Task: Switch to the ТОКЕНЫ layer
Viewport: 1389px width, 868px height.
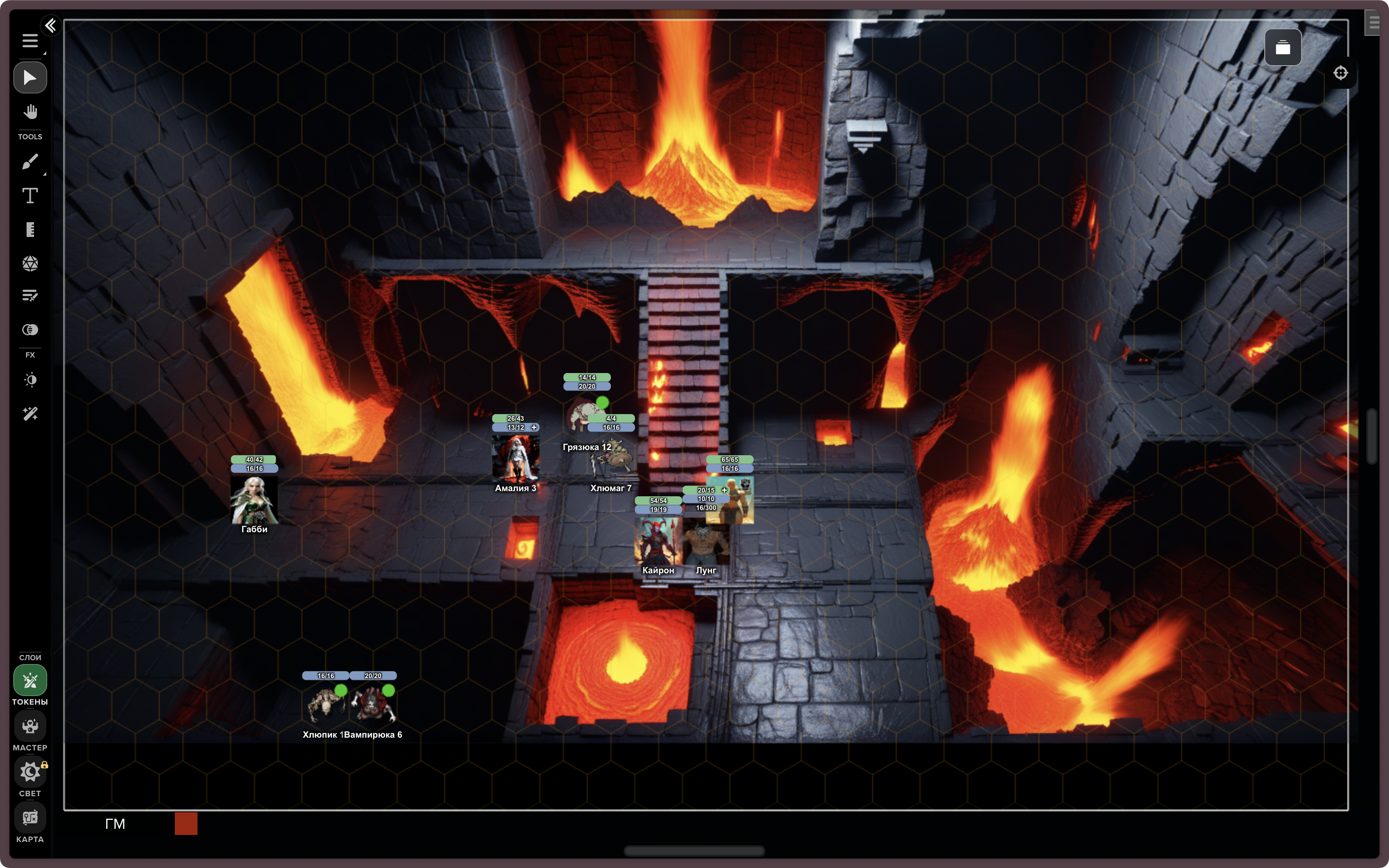Action: (x=30, y=681)
